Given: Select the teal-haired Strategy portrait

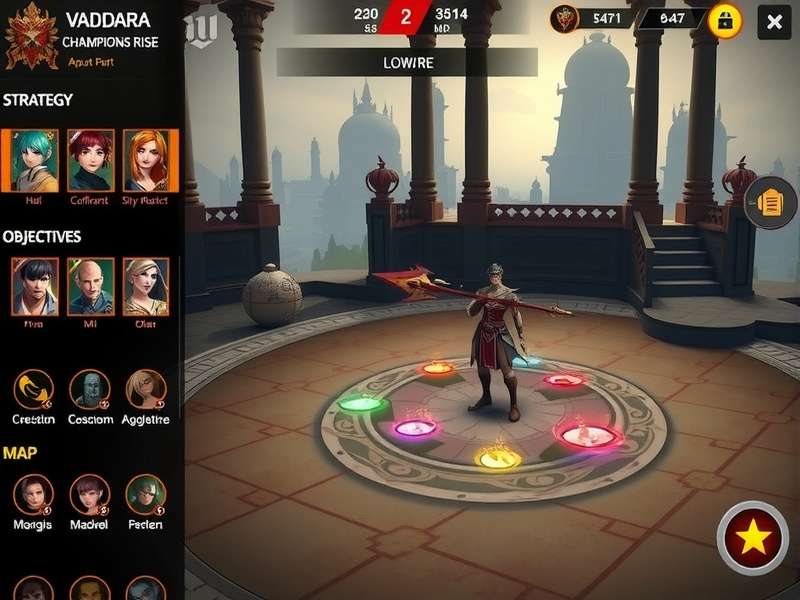Looking at the screenshot, I should tap(35, 160).
